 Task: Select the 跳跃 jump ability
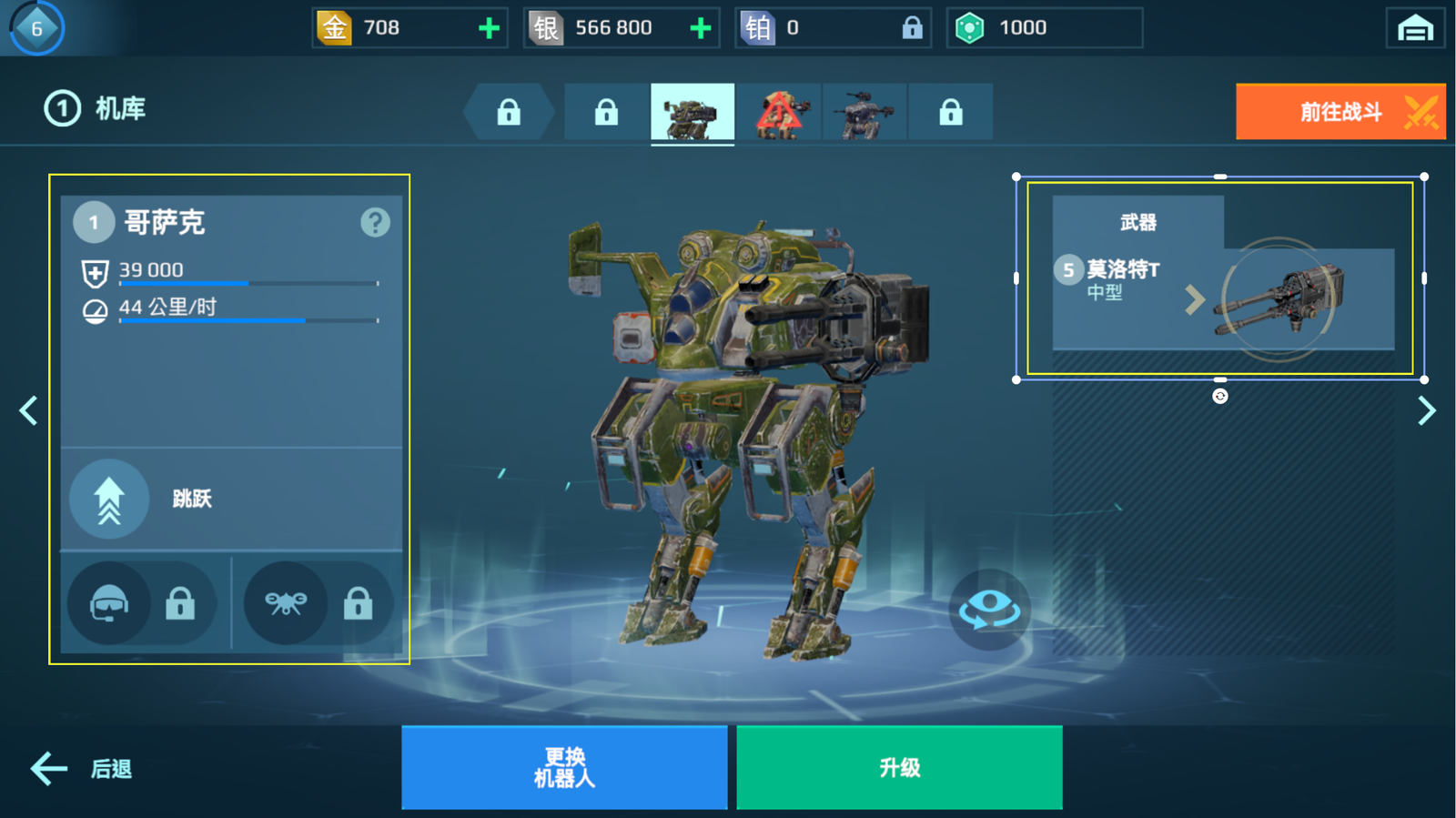pos(110,499)
